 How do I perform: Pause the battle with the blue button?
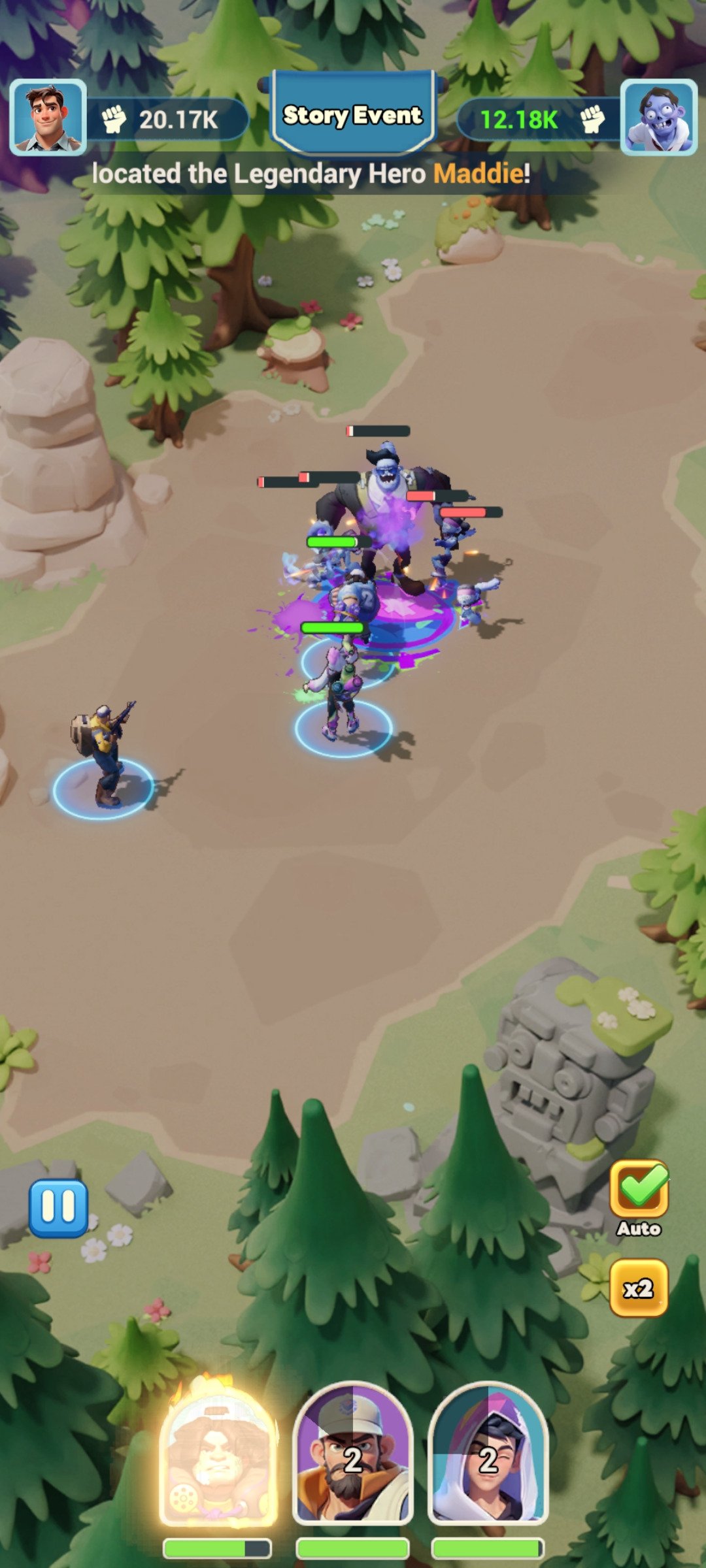[58, 1208]
